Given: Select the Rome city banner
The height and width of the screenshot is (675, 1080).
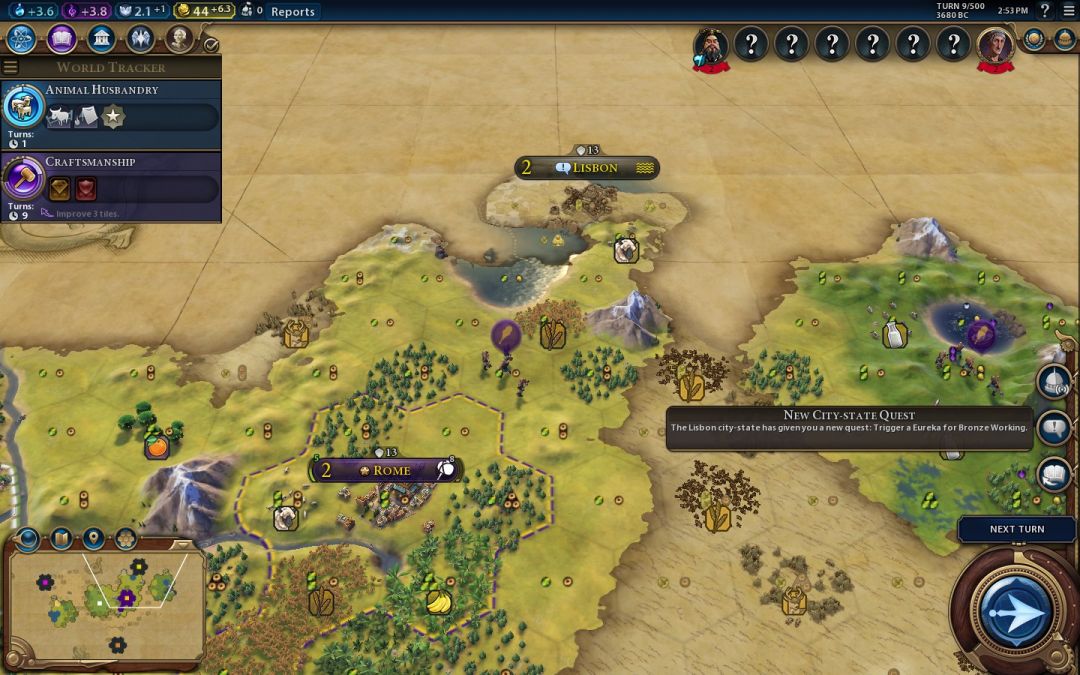Looking at the screenshot, I should [385, 470].
